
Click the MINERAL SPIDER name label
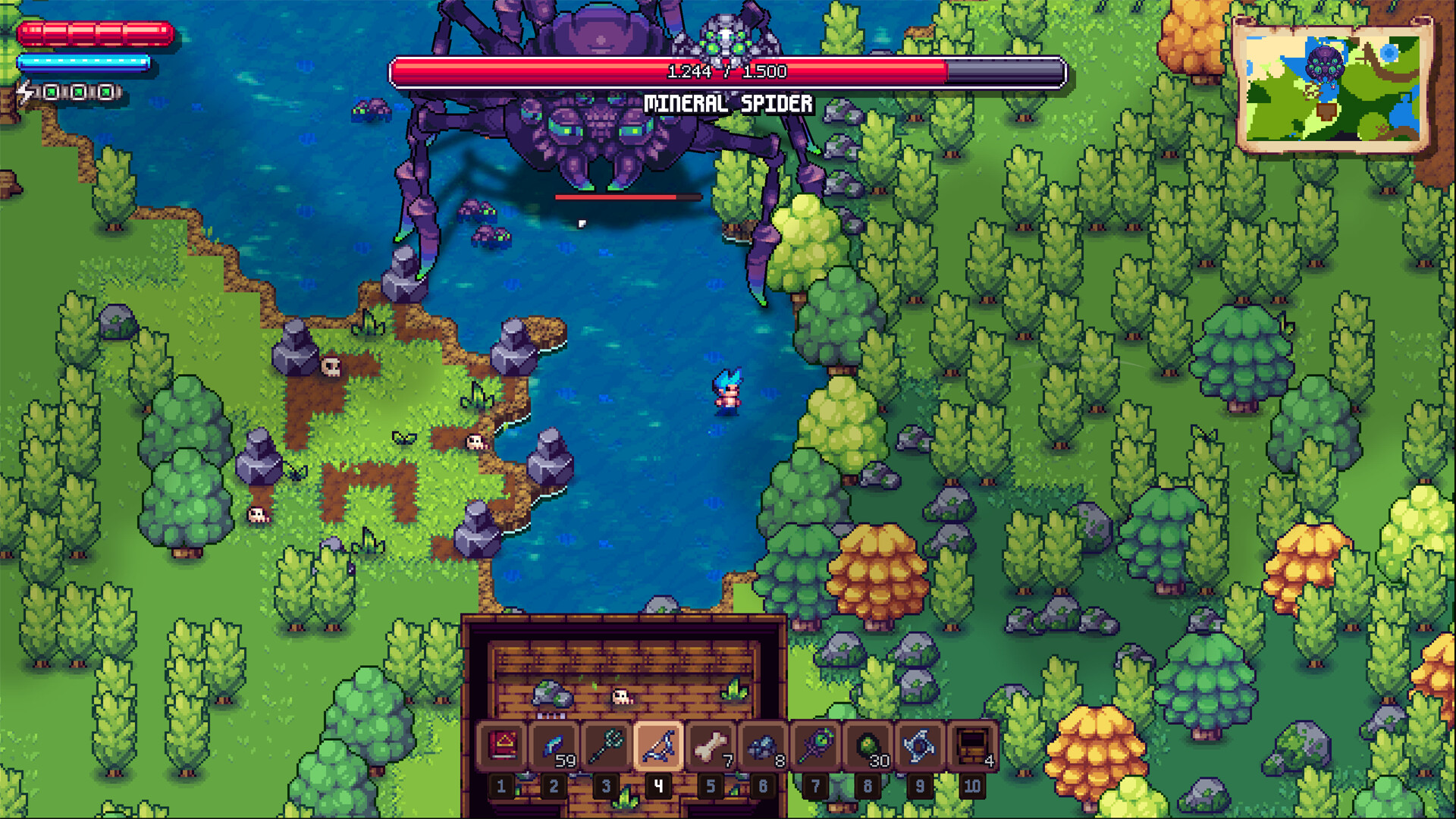coord(727,101)
